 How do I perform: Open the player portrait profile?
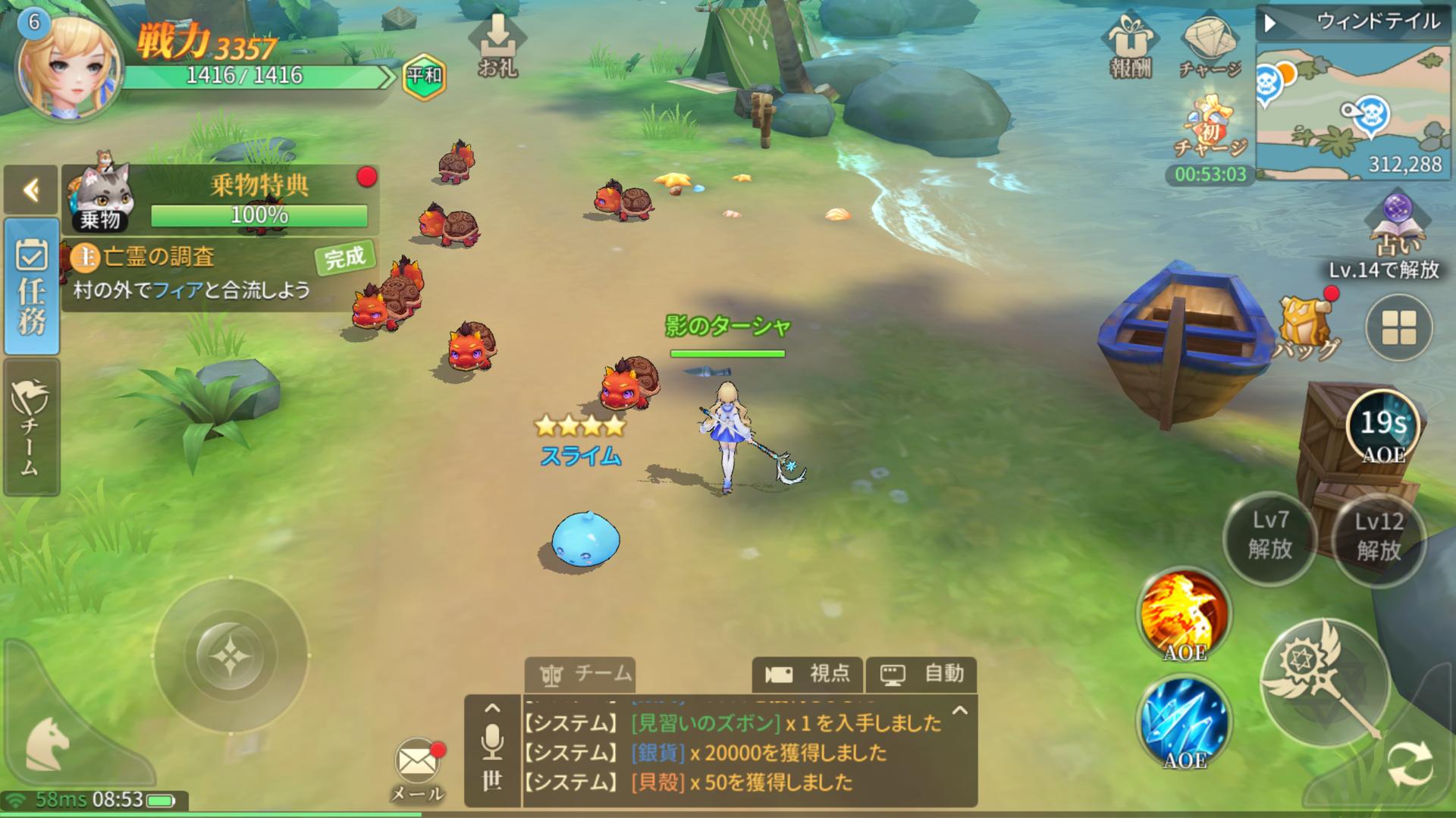pos(70,68)
